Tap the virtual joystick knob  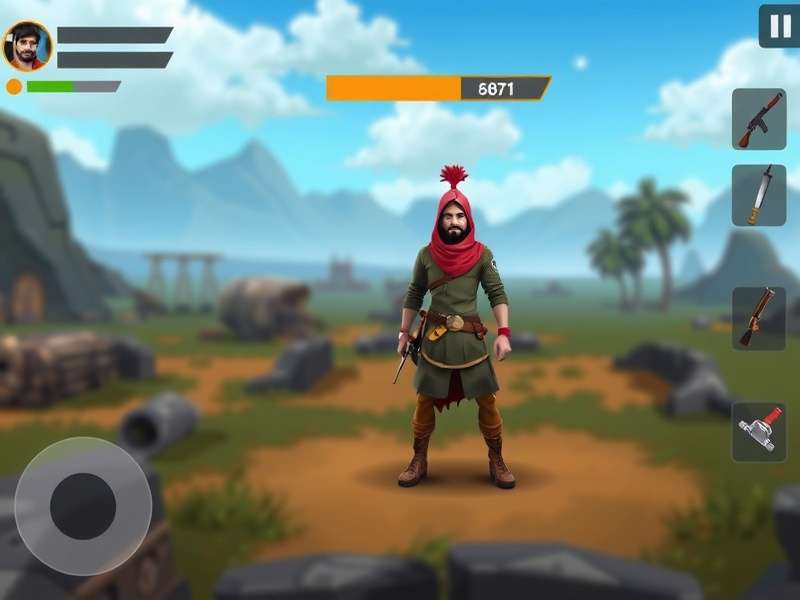[x=83, y=505]
